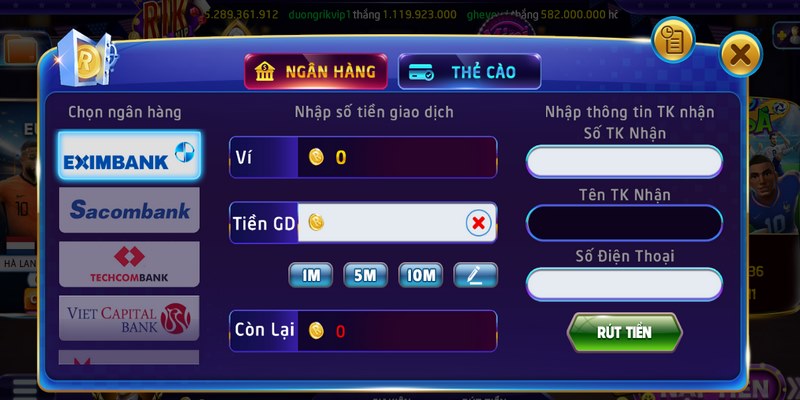The image size is (800, 400).
Task: Enter the Số Điện Thoại field
Action: coord(624,284)
